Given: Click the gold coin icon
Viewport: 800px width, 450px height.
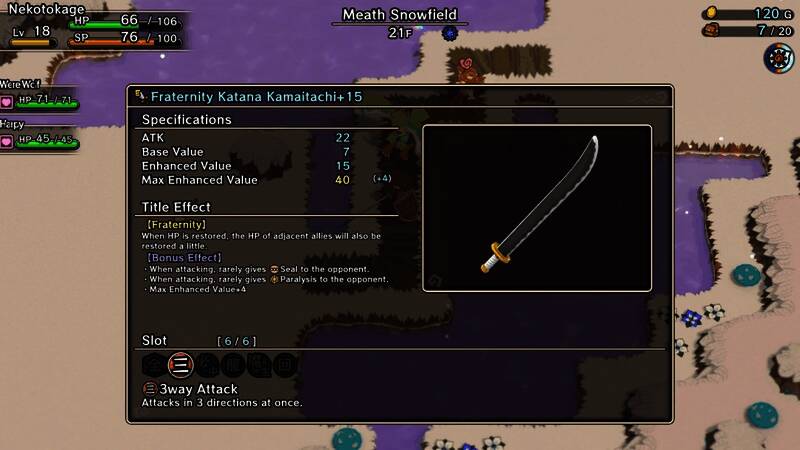Looking at the screenshot, I should pyautogui.click(x=711, y=13).
